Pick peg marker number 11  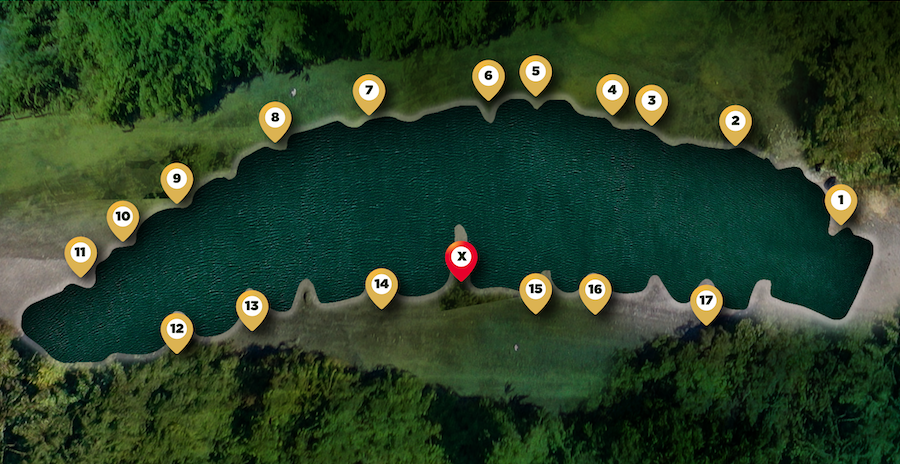tap(81, 253)
